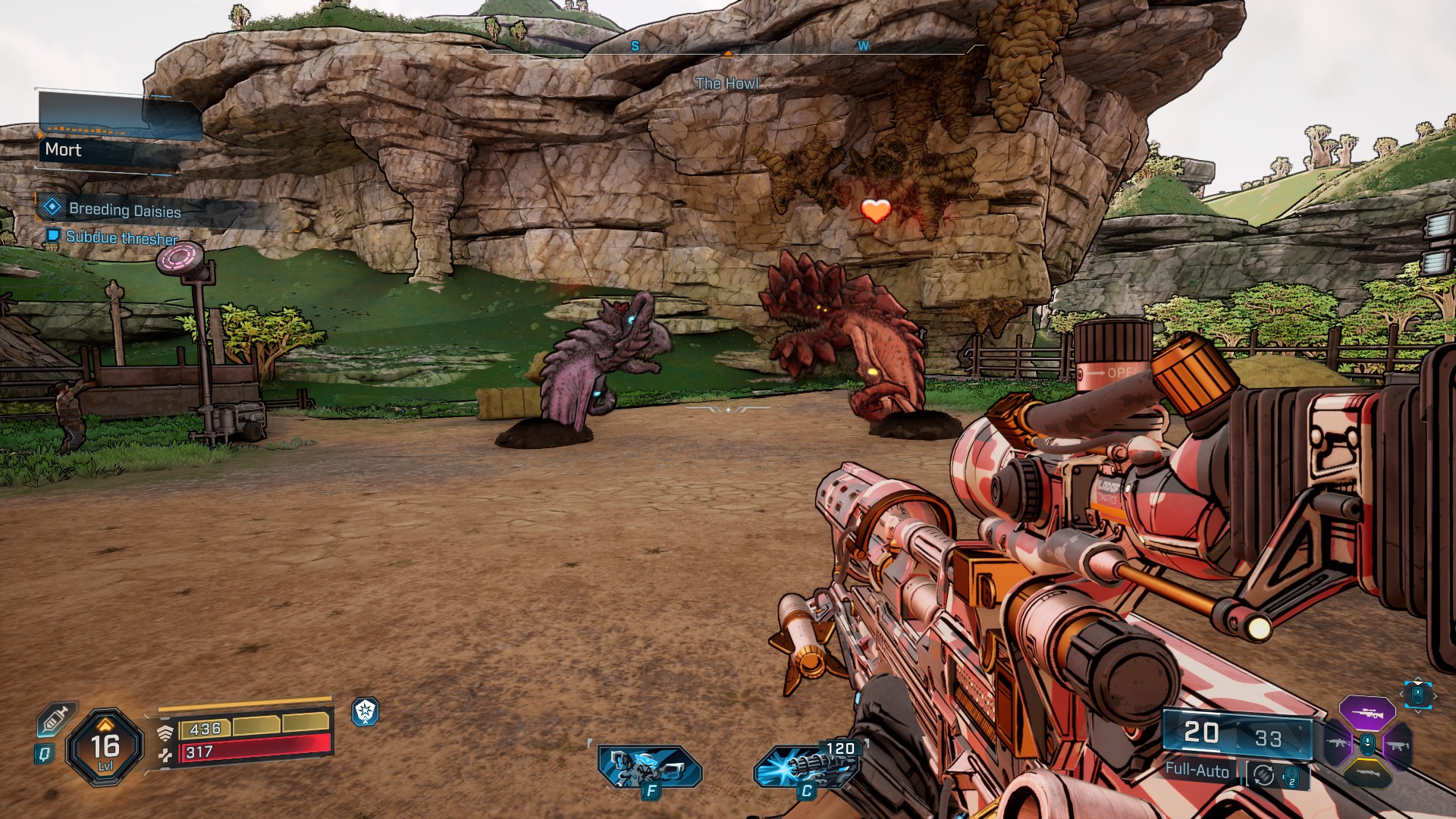Activate the action skill mech icon
The image size is (1456, 819).
tap(650, 767)
